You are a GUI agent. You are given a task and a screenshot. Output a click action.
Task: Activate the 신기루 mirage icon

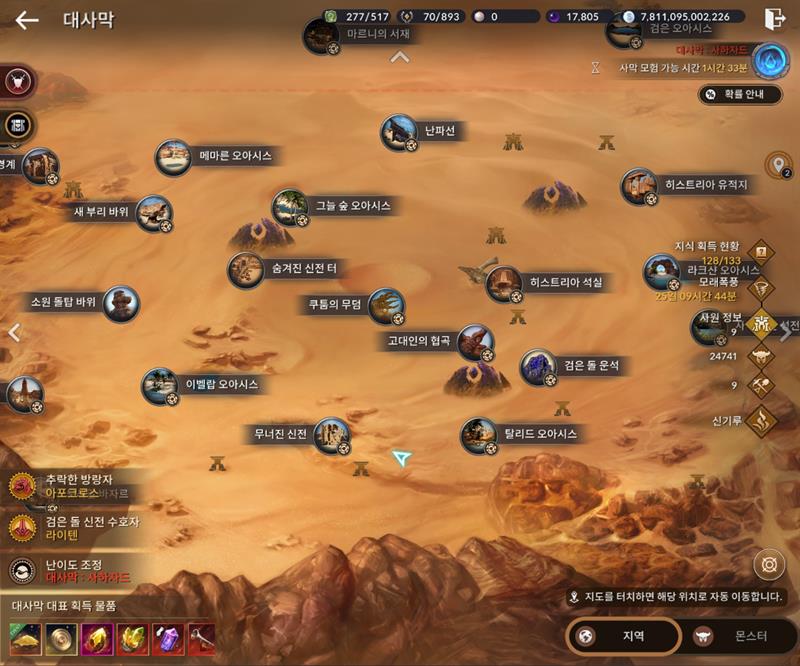pos(762,420)
